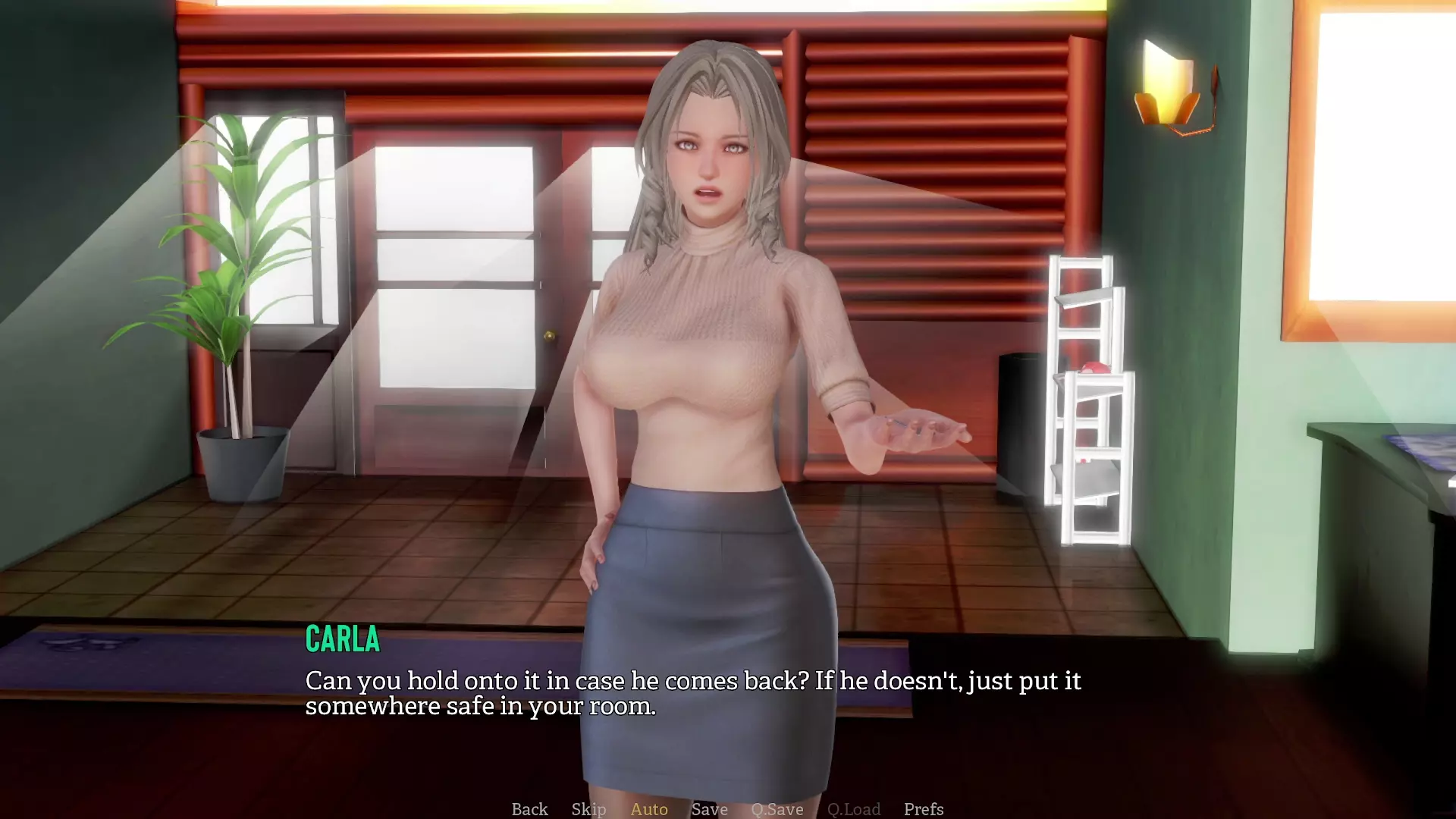Toggle Auto advance mode

coord(649,809)
